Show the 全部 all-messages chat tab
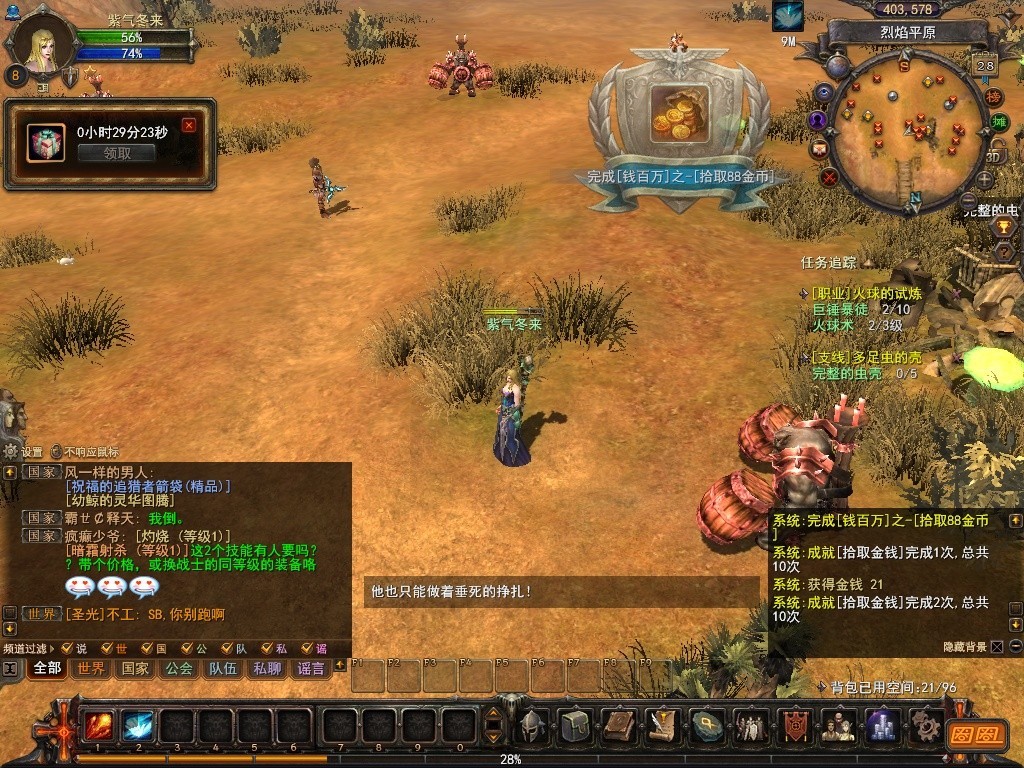Viewport: 1024px width, 768px height. tap(47, 668)
